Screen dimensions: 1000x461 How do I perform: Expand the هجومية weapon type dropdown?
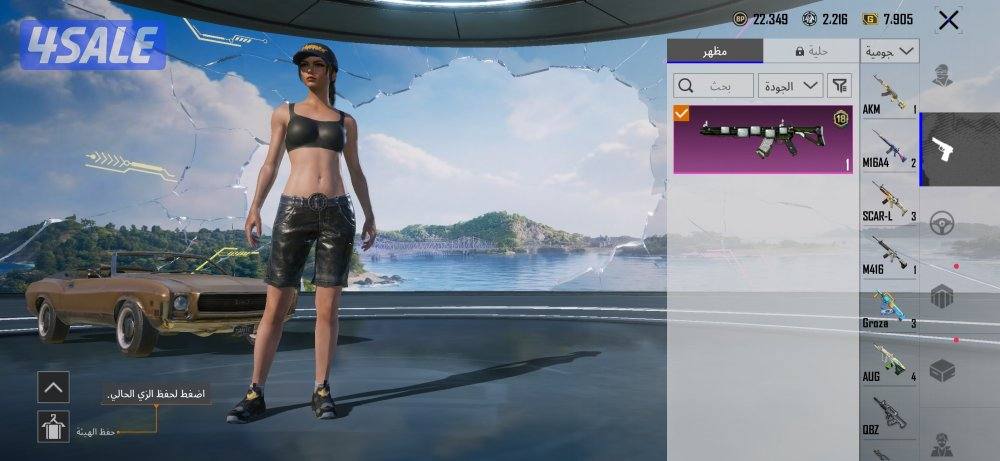(890, 51)
